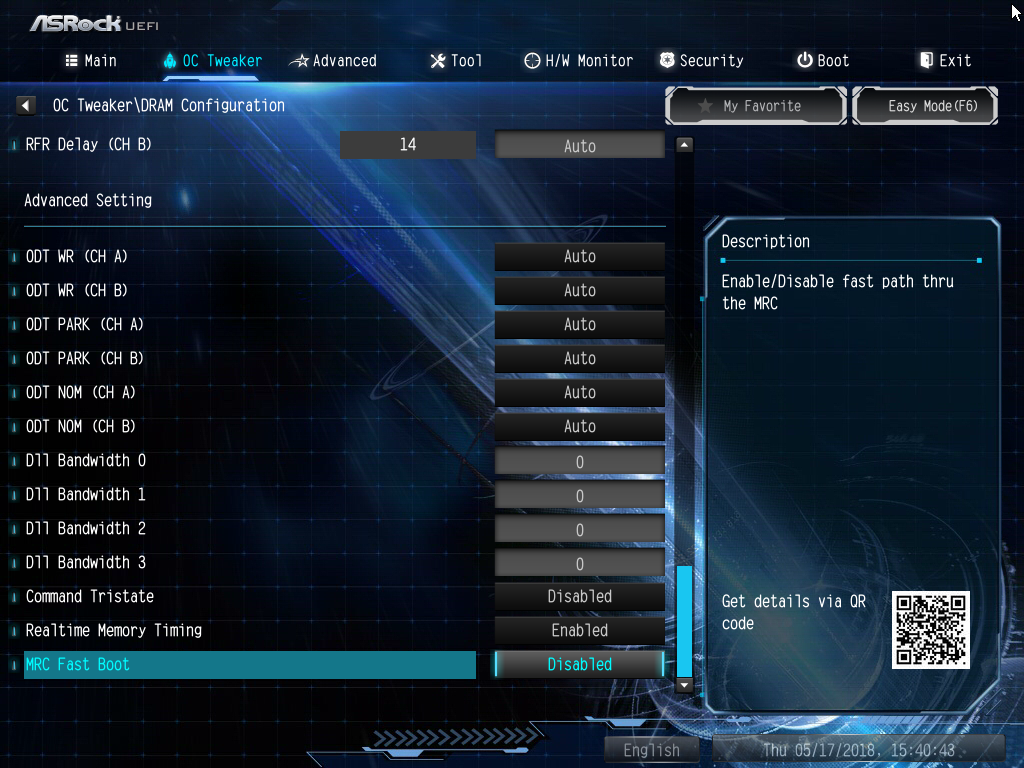Open the ODT WR (CH A) dropdown
The width and height of the screenshot is (1024, 768).
tap(580, 257)
